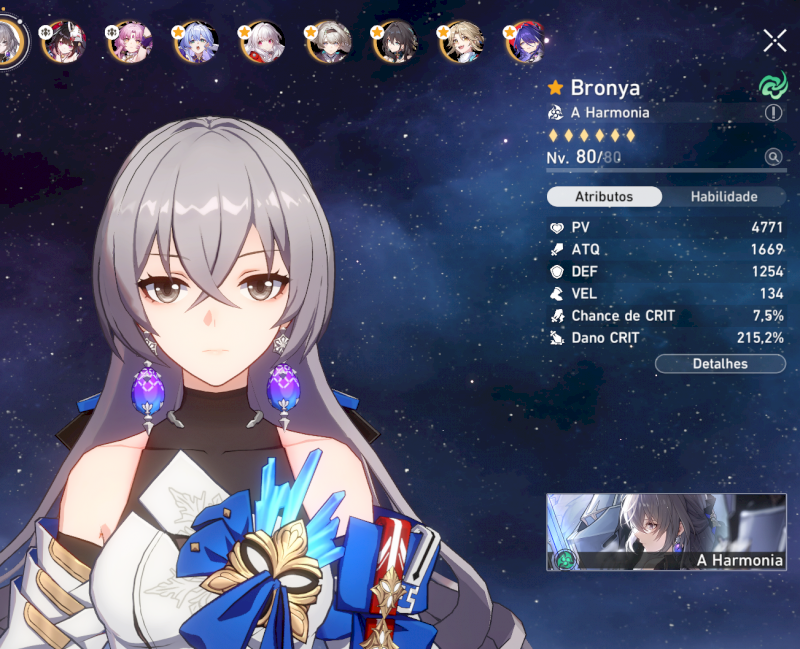800x649 pixels.
Task: Toggle the favorite star beside Bronya's name
Action: [x=556, y=88]
